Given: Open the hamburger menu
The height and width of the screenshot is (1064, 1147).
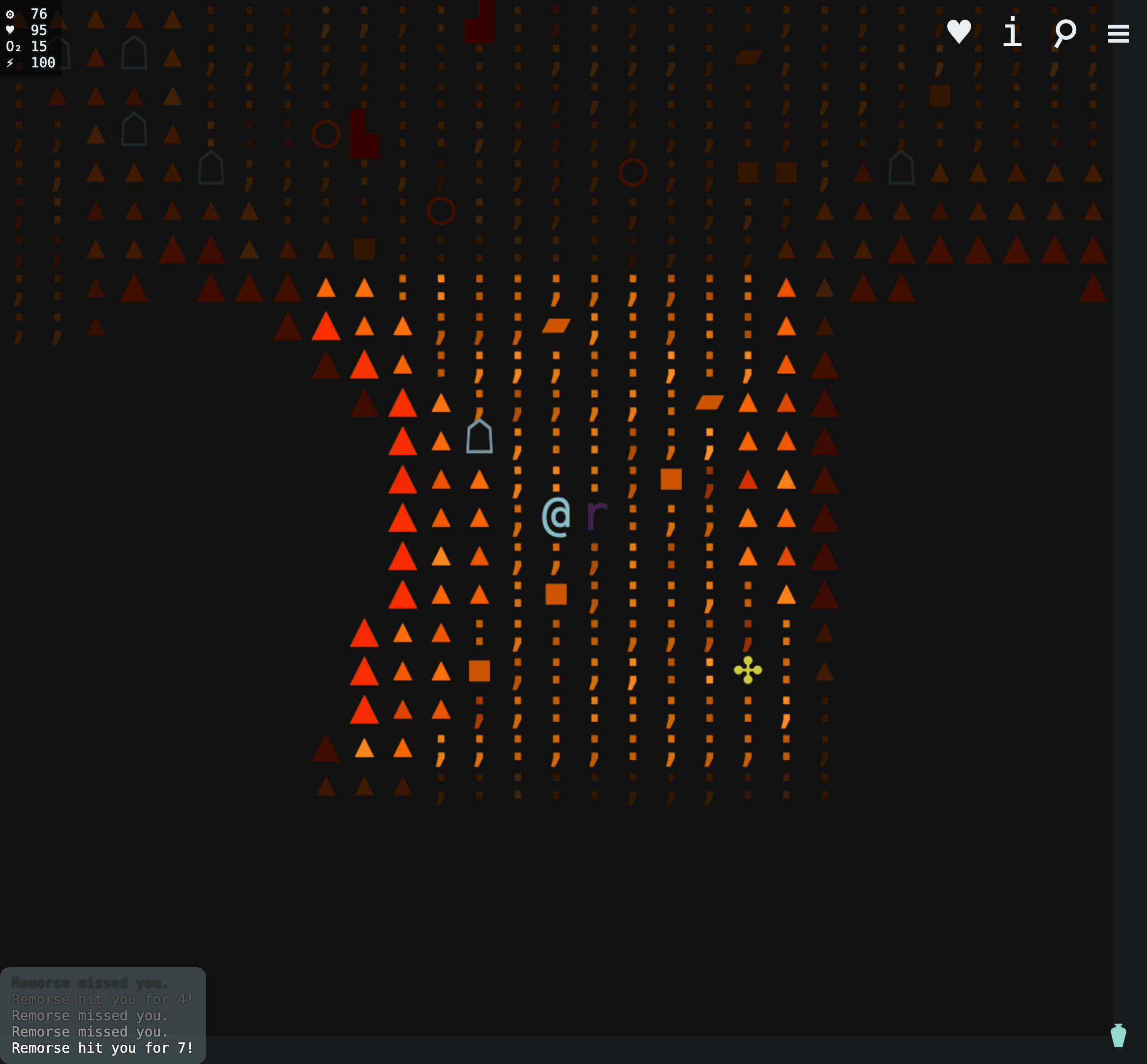Looking at the screenshot, I should (x=1117, y=33).
